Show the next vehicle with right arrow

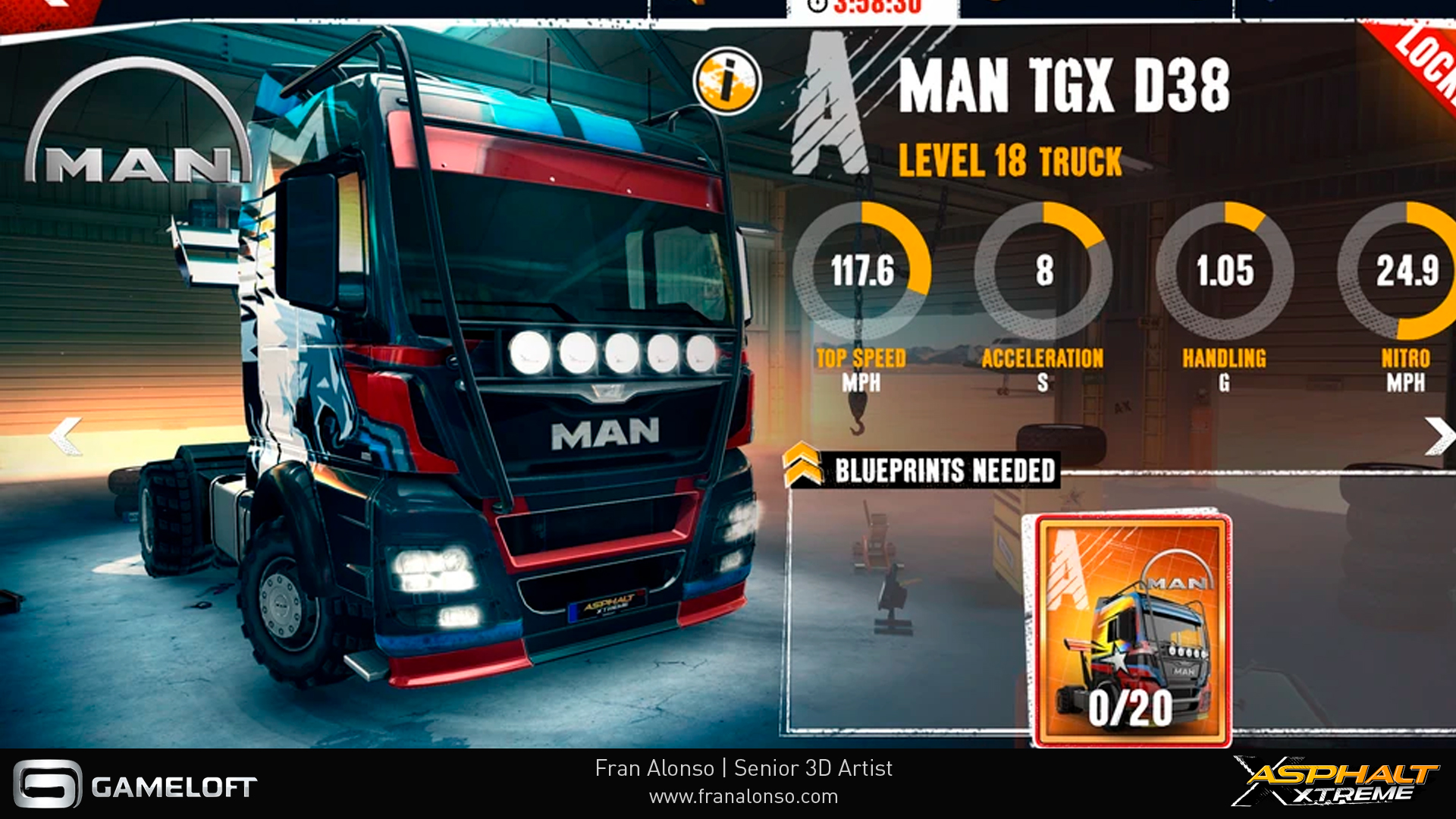1439,435
